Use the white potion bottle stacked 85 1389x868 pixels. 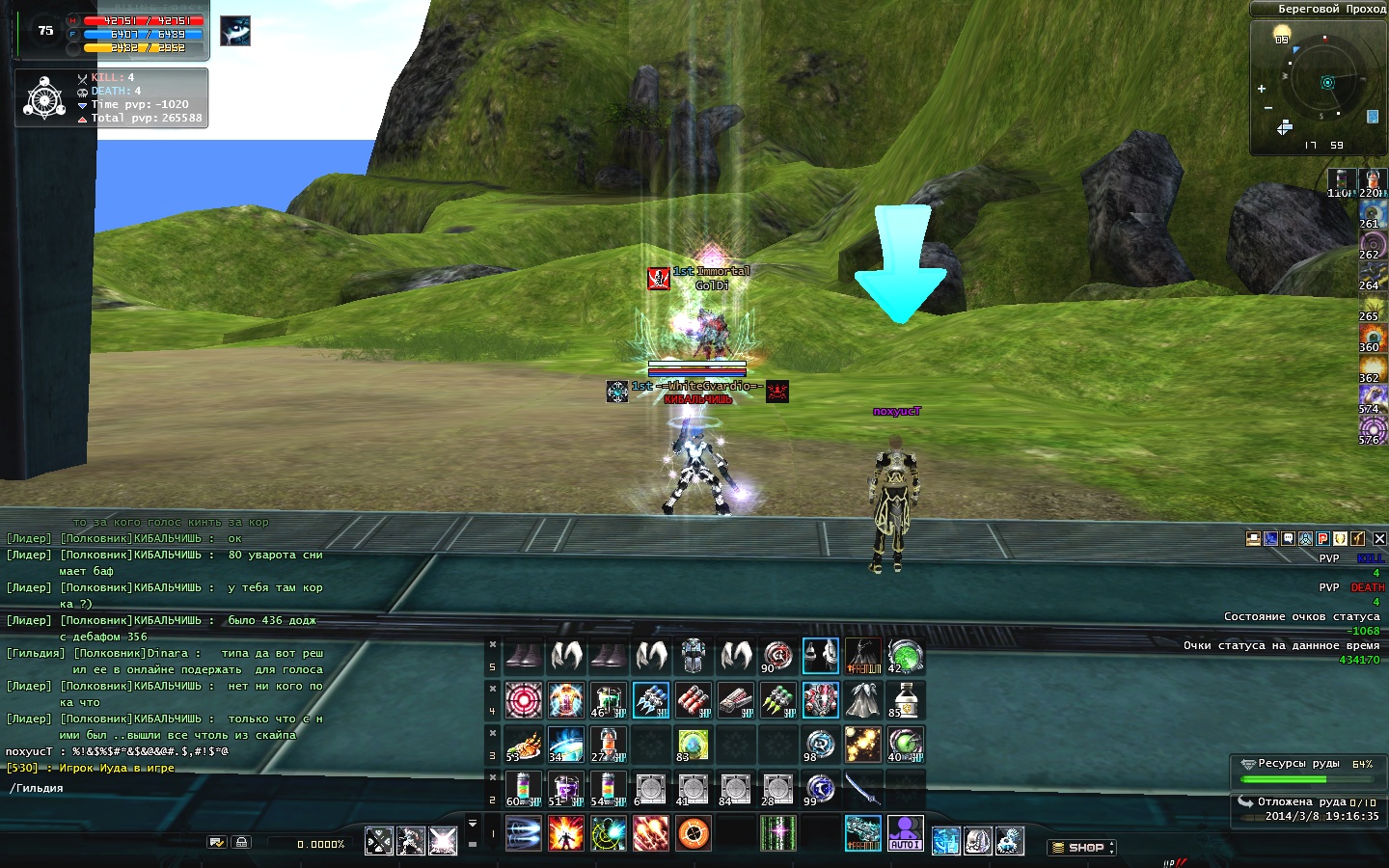pyautogui.click(x=905, y=700)
